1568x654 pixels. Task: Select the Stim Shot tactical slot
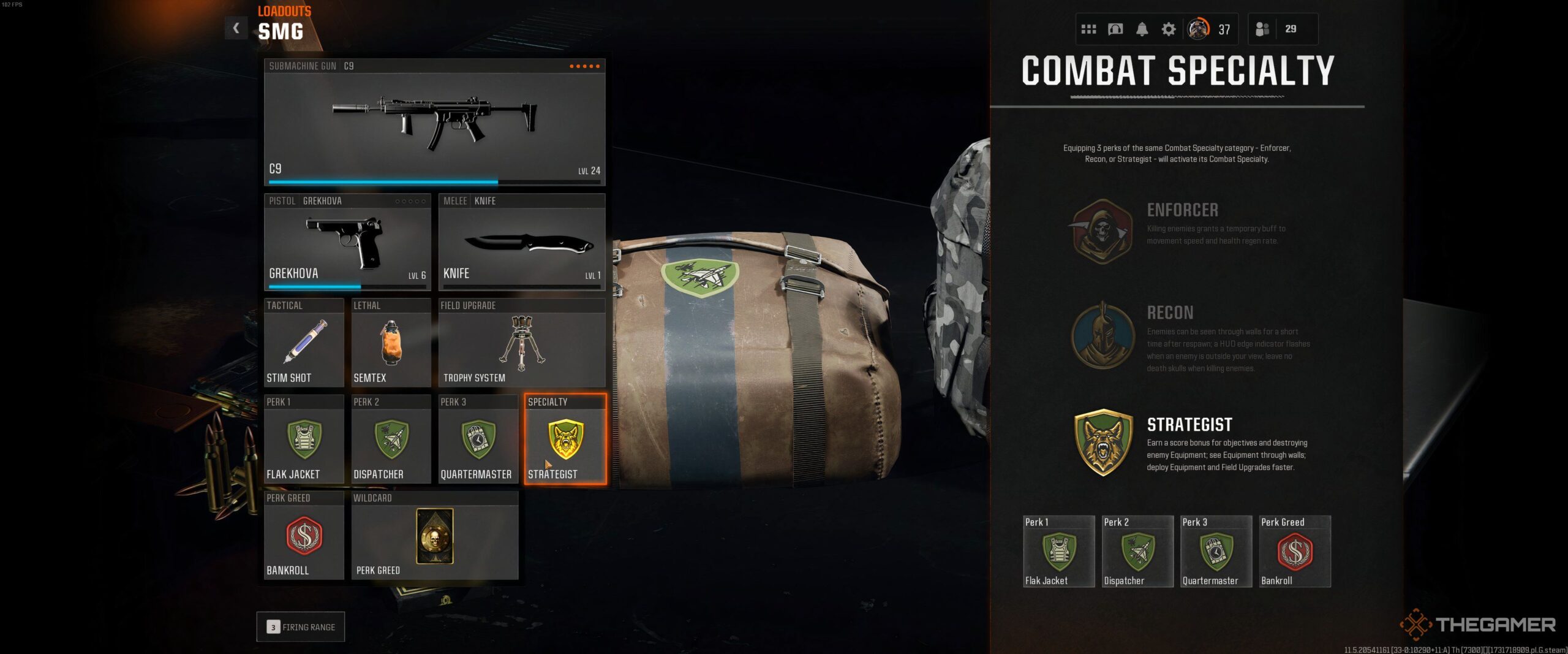(x=304, y=343)
